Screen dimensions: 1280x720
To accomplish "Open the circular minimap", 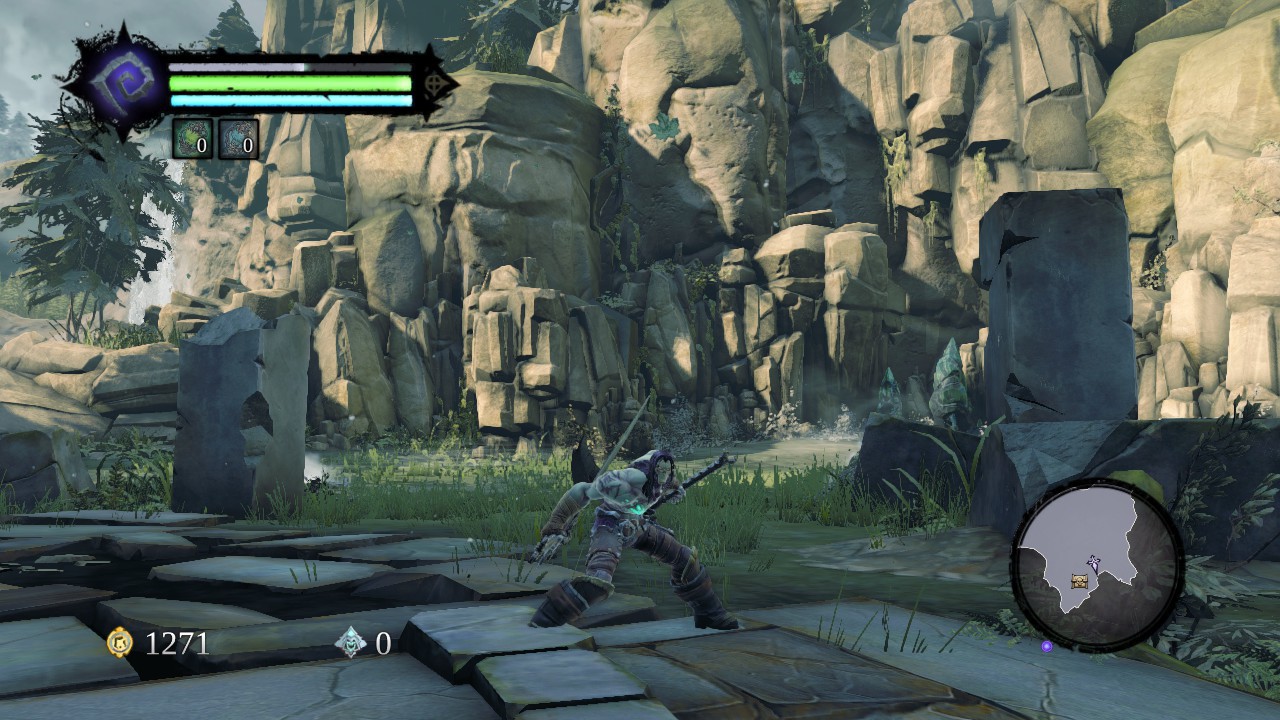I will point(1097,566).
